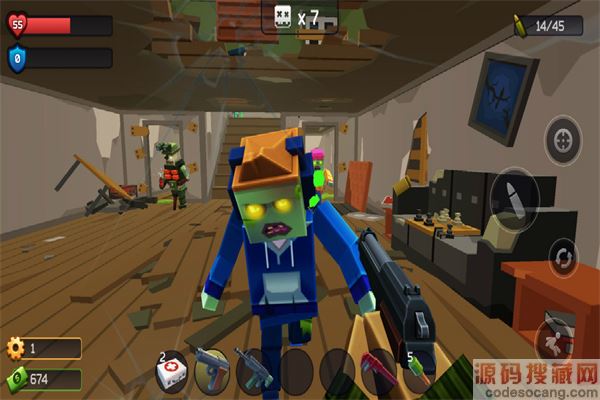Choose the red pipe wrench weapon
This screenshot has height=400, width=600.
(378, 367)
